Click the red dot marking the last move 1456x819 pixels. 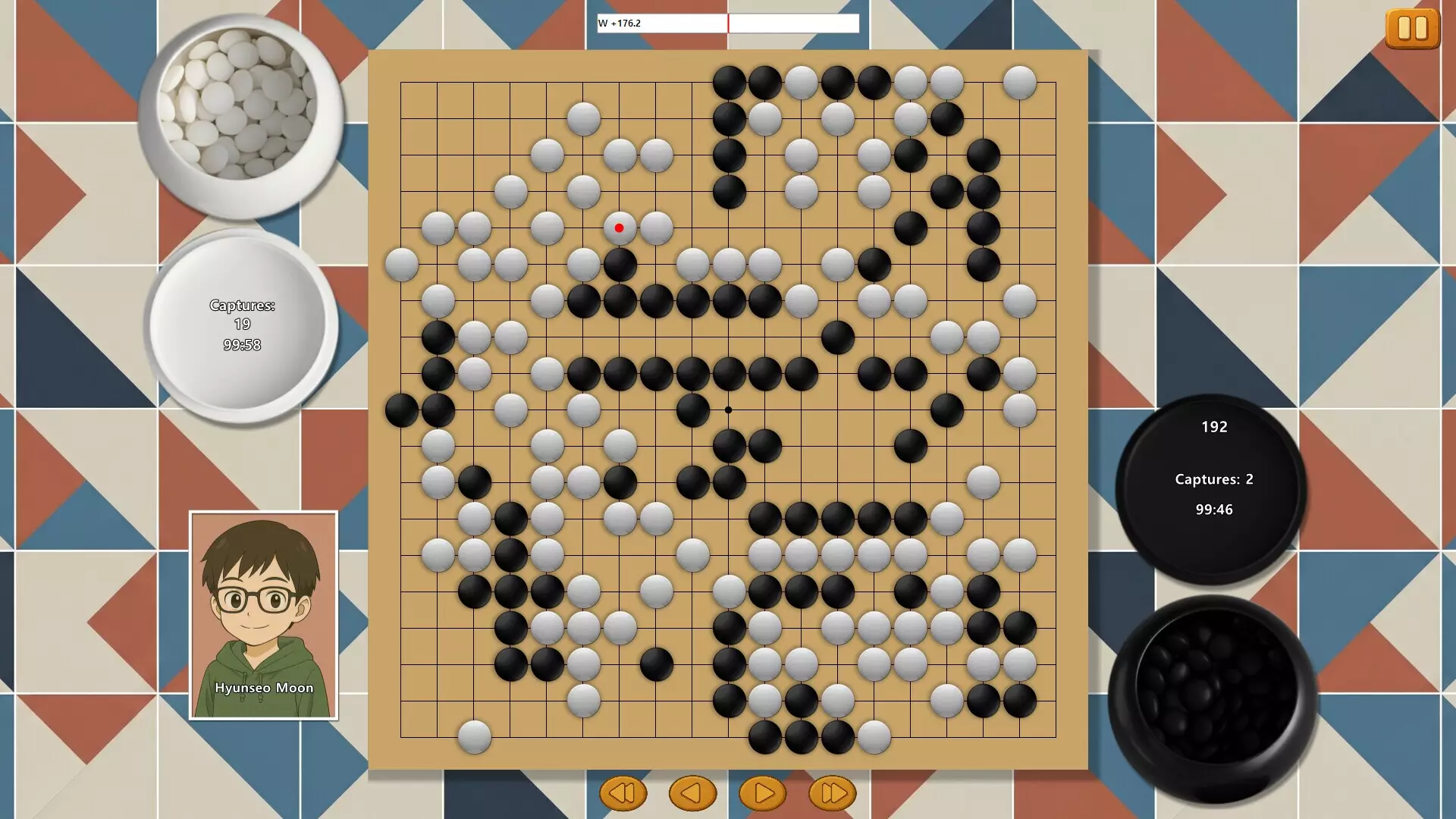coord(619,227)
